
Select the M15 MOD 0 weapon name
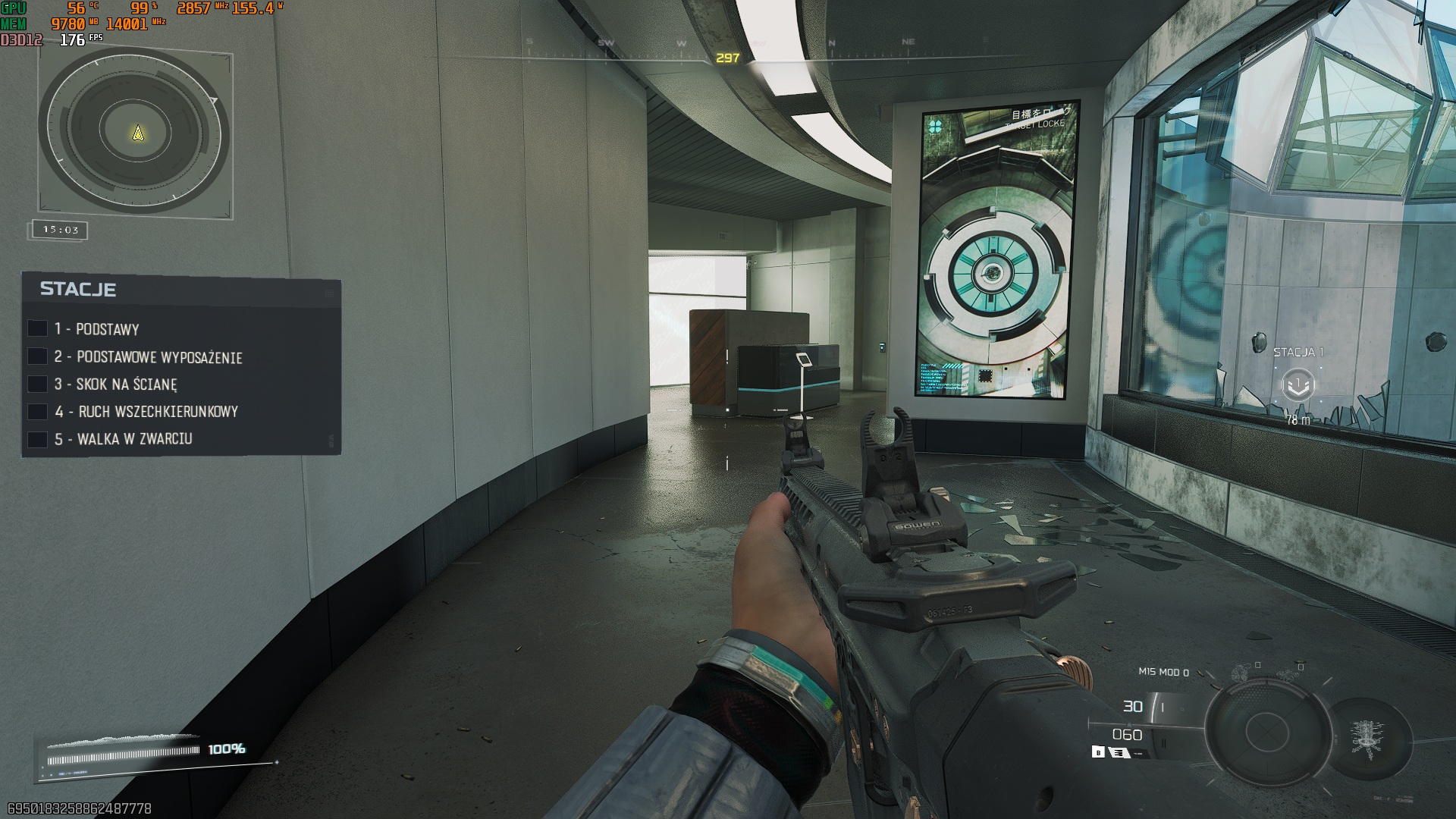(1163, 672)
